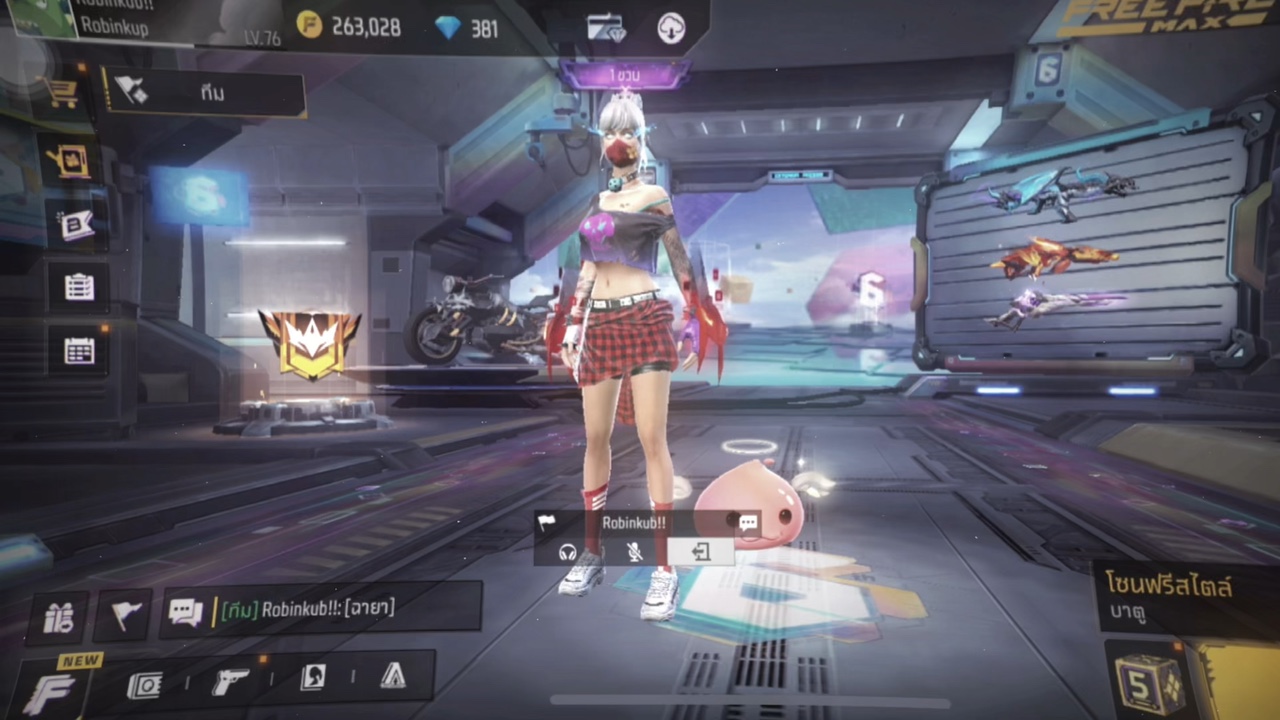Toggle the muted microphone under Robinkub!!
The width and height of the screenshot is (1280, 720).
[634, 551]
